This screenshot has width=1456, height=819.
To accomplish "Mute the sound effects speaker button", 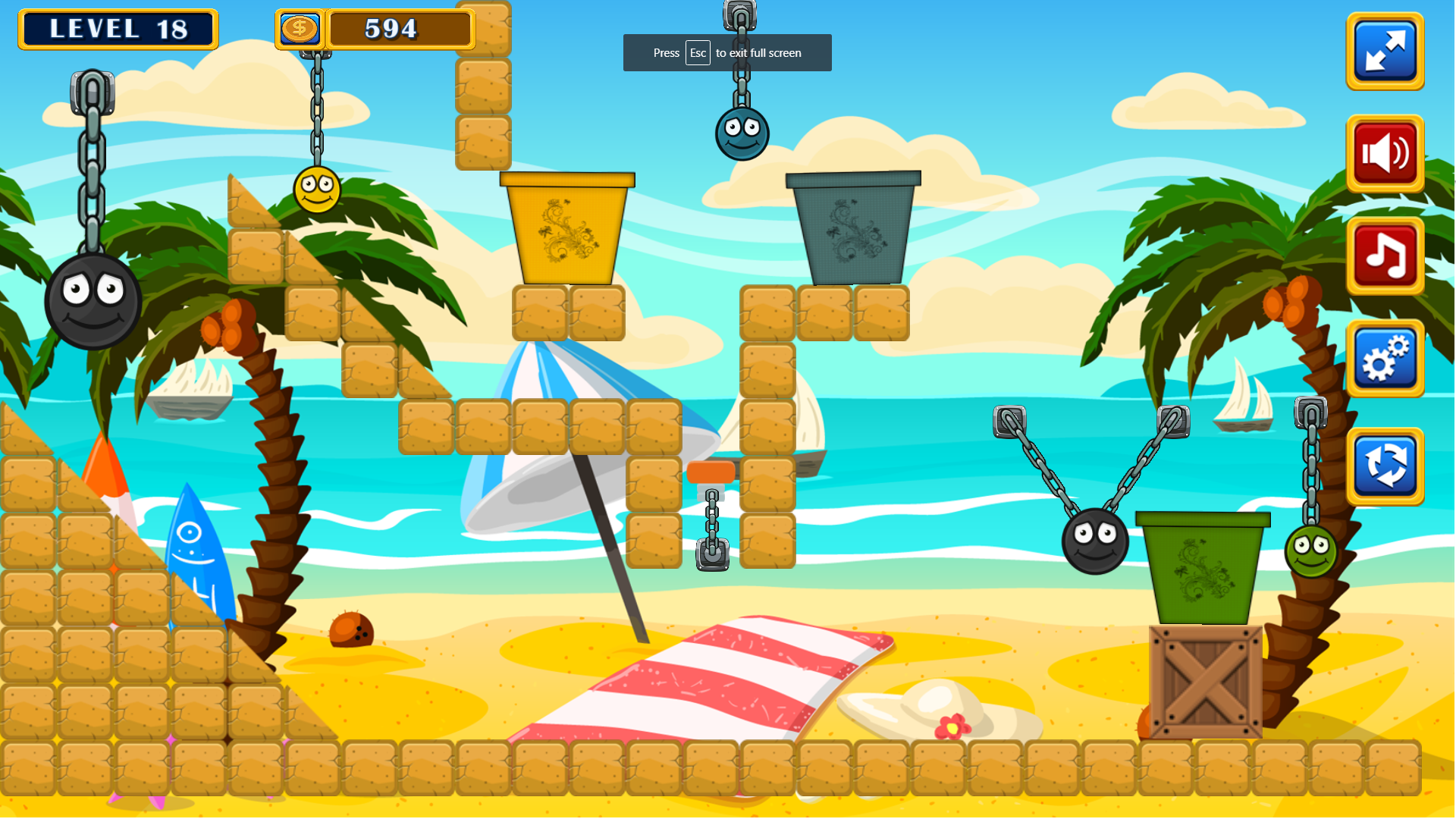I will pos(1385,154).
